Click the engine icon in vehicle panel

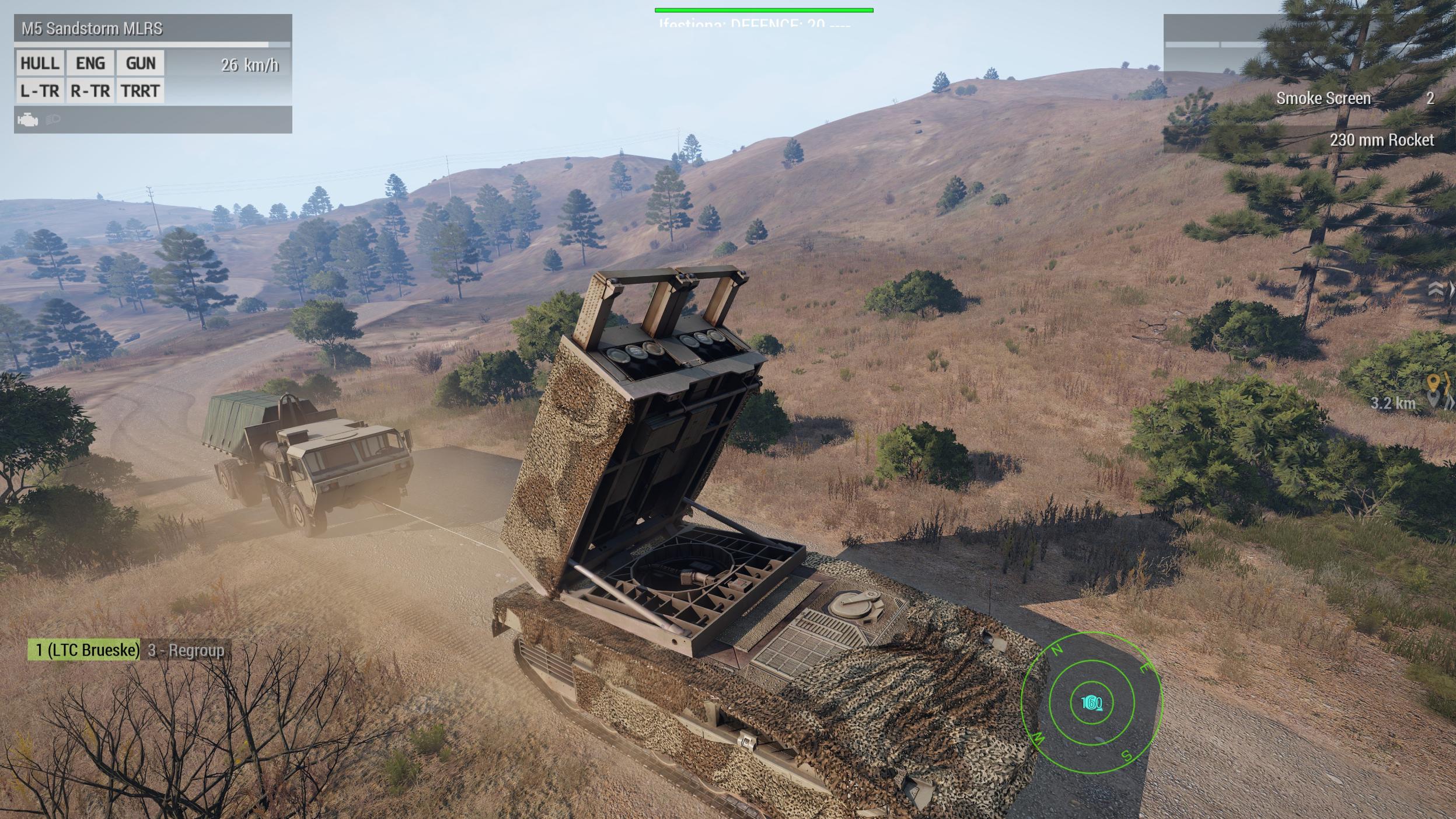point(27,120)
